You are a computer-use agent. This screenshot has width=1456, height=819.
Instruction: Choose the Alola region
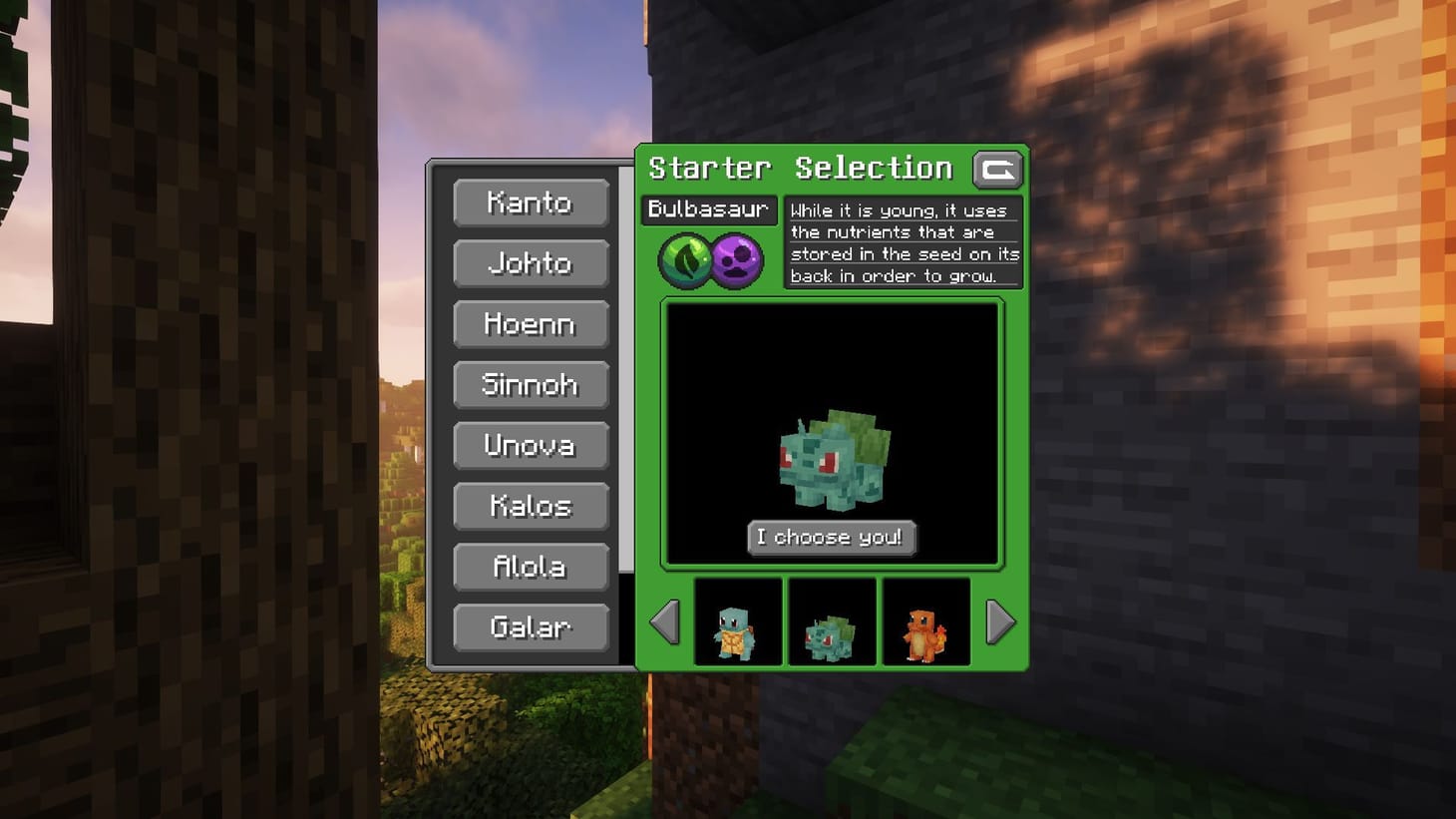(x=531, y=567)
